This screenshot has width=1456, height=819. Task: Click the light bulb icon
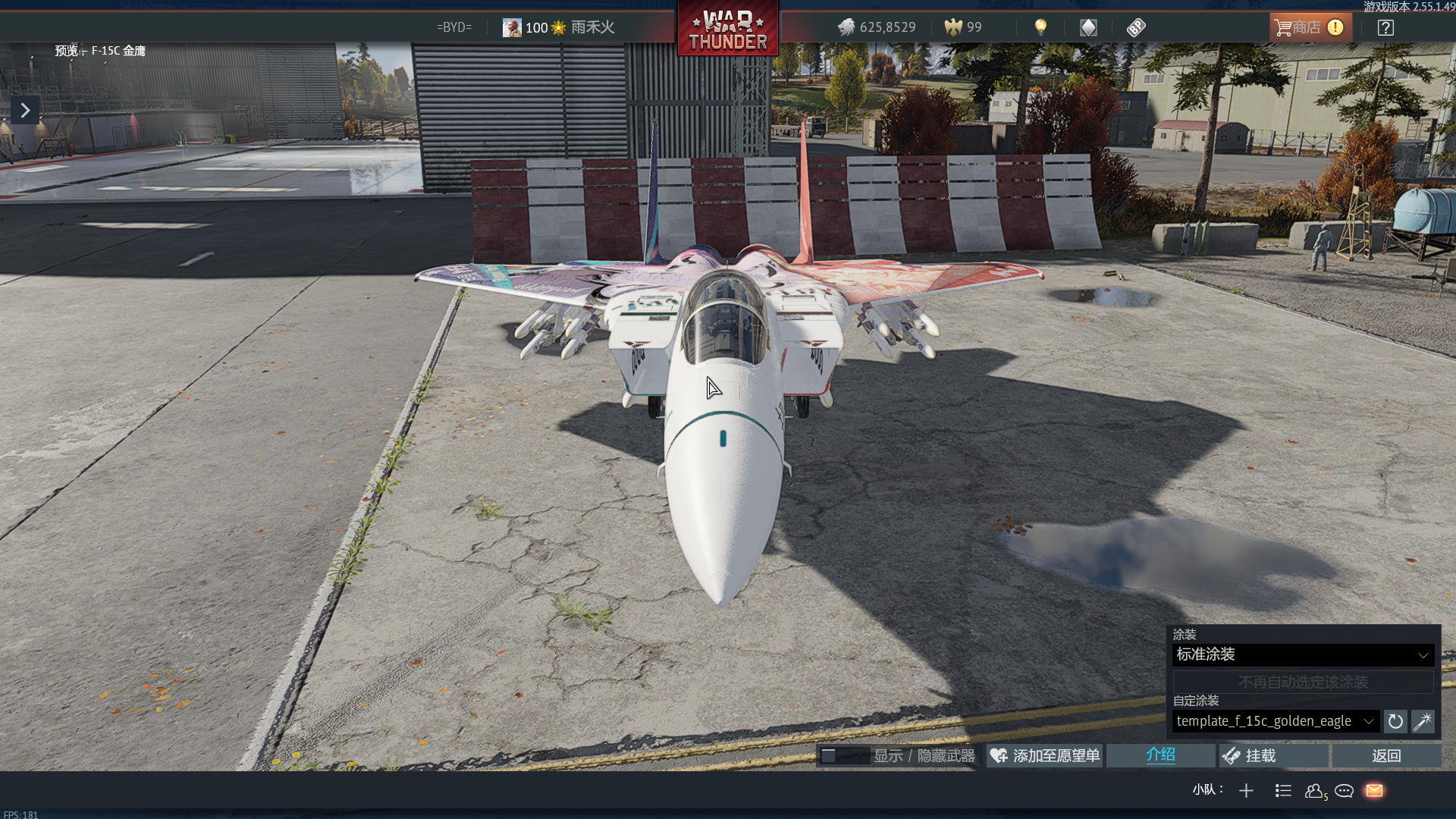(x=1040, y=28)
